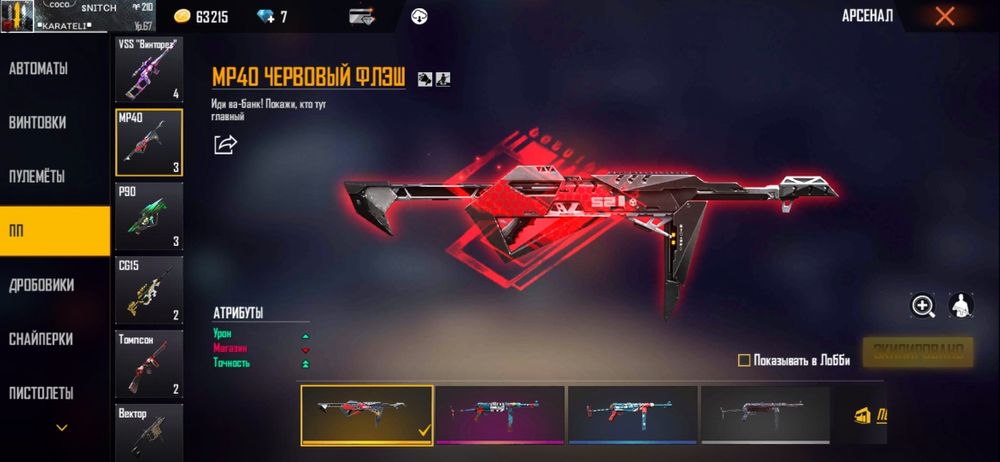Close the Арсенал screen with the X

pos(944,16)
